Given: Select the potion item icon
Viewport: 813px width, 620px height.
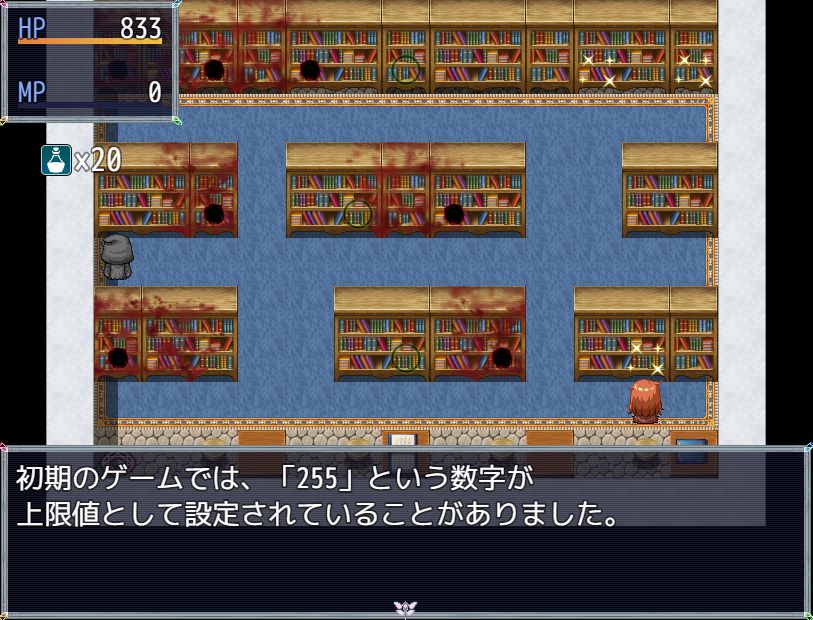Looking at the screenshot, I should [x=56, y=160].
